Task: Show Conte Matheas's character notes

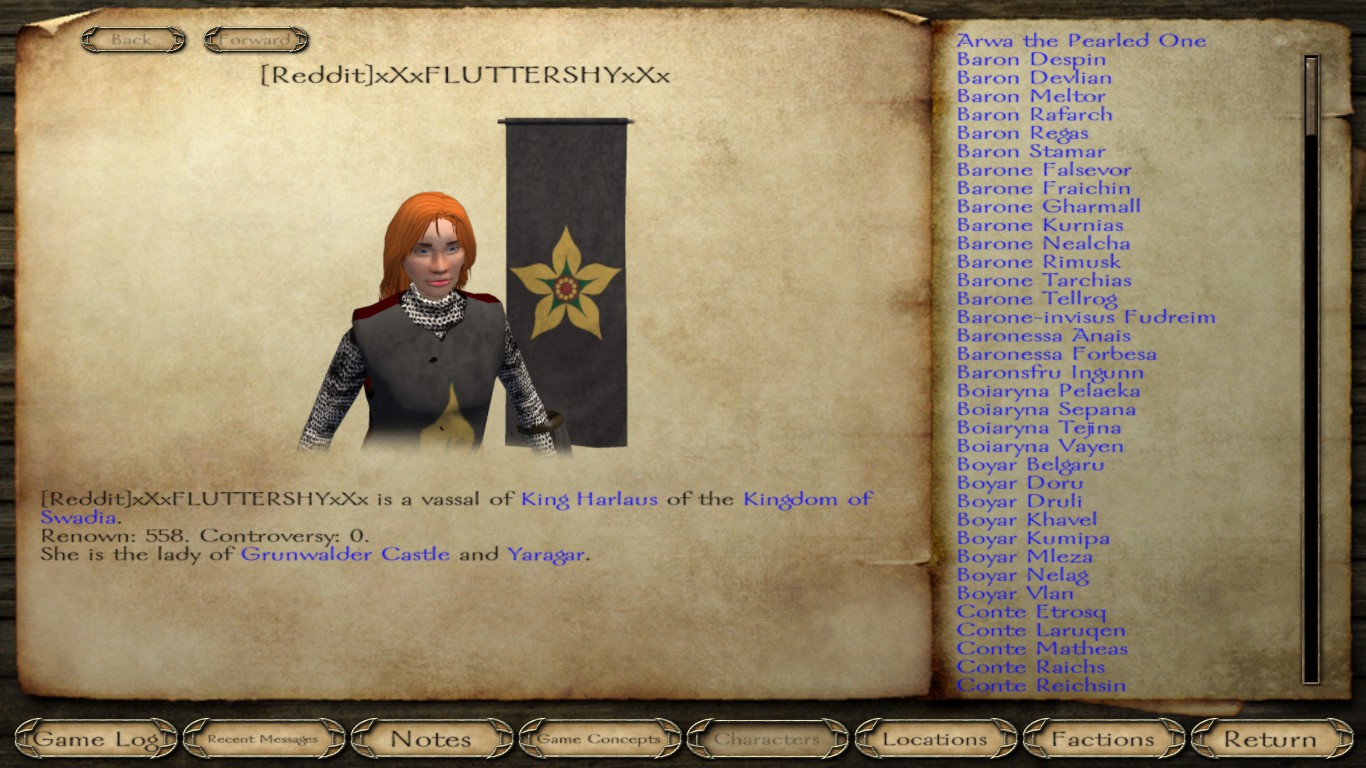Action: point(1042,649)
